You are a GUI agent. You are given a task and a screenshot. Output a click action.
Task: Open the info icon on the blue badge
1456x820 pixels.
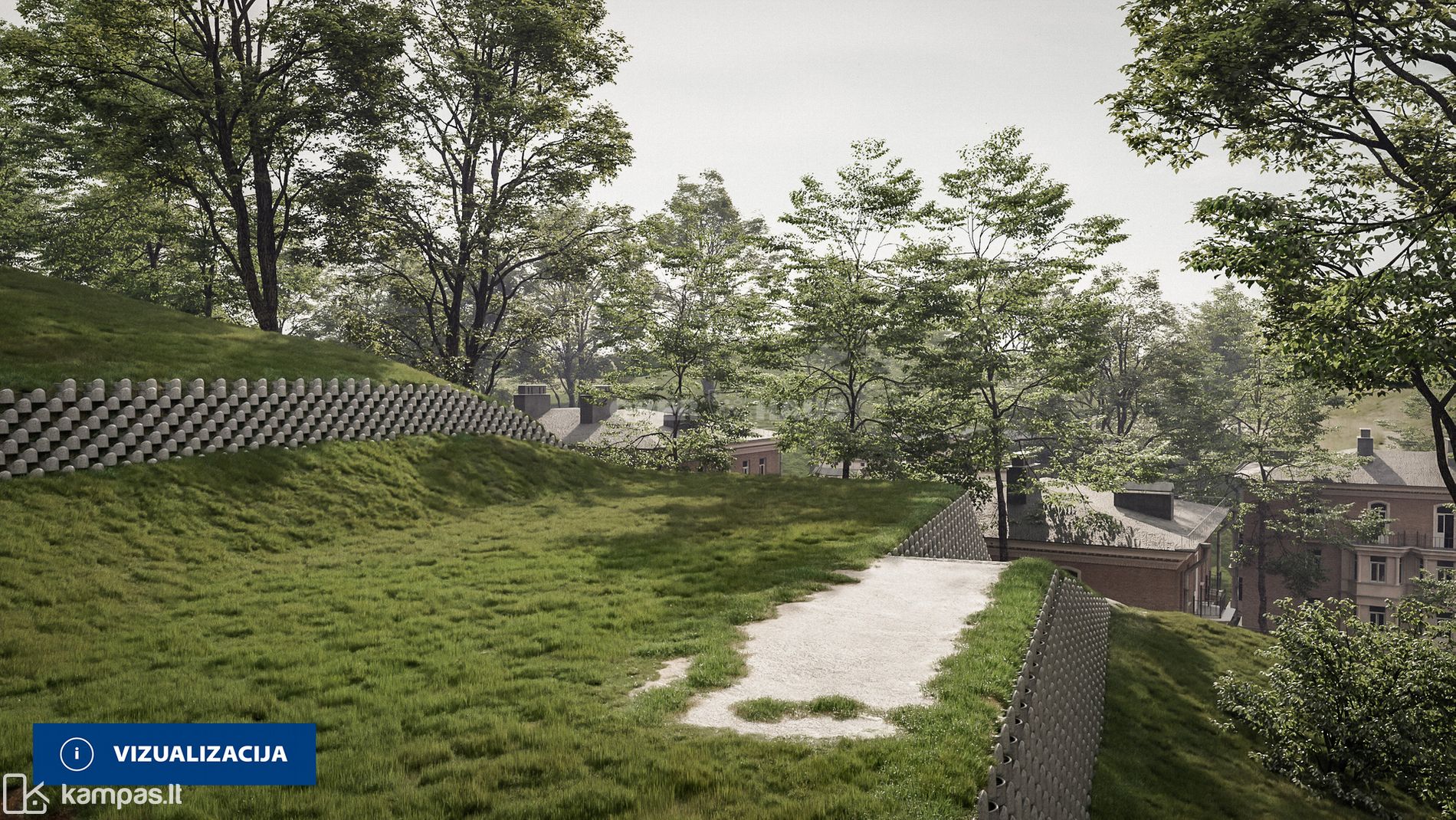pyautogui.click(x=76, y=754)
